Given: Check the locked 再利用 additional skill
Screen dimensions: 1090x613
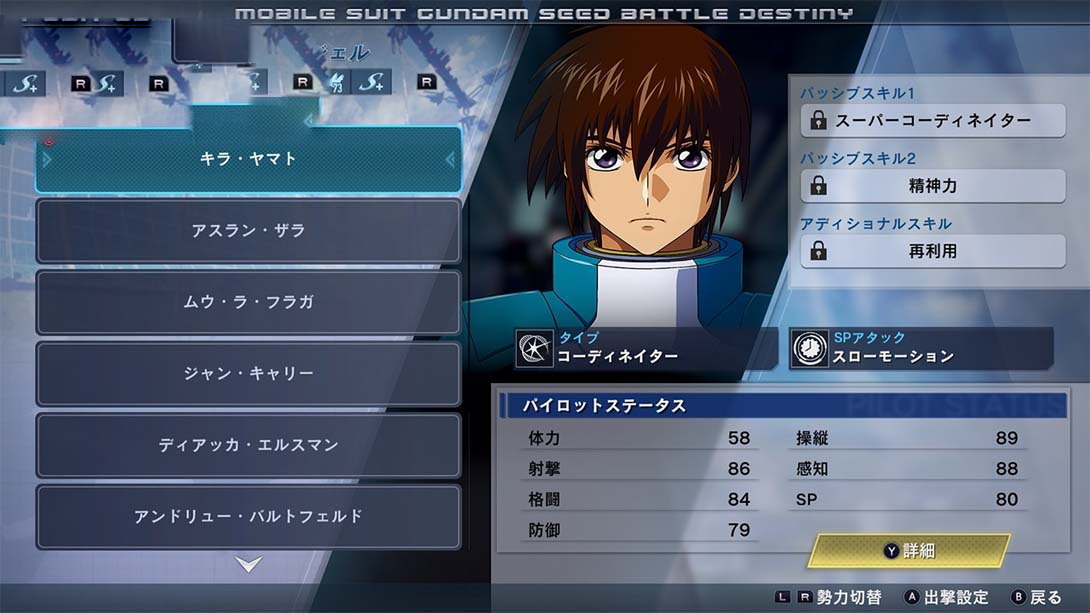Looking at the screenshot, I should [x=932, y=252].
